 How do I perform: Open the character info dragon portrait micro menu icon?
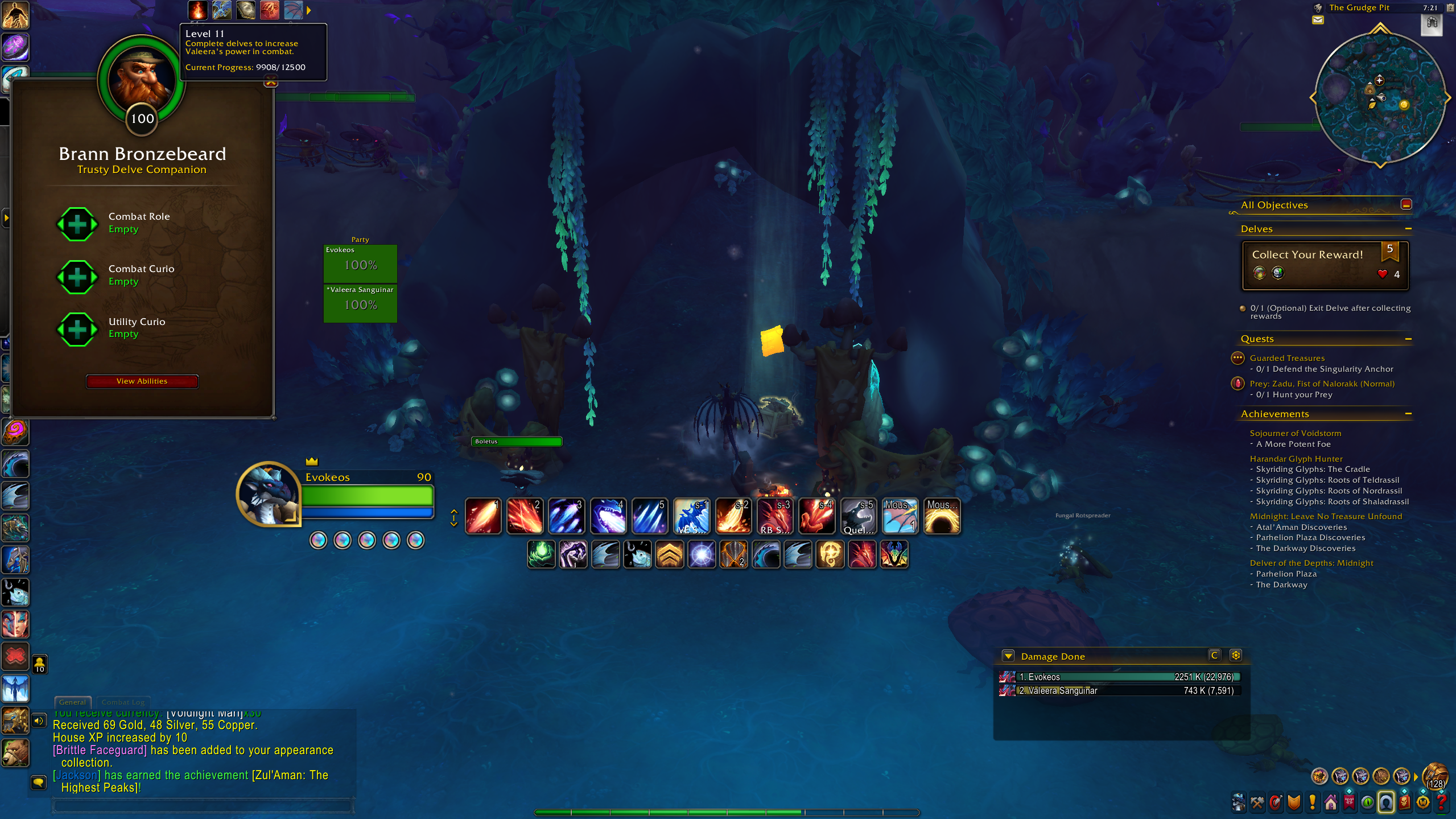click(1239, 802)
